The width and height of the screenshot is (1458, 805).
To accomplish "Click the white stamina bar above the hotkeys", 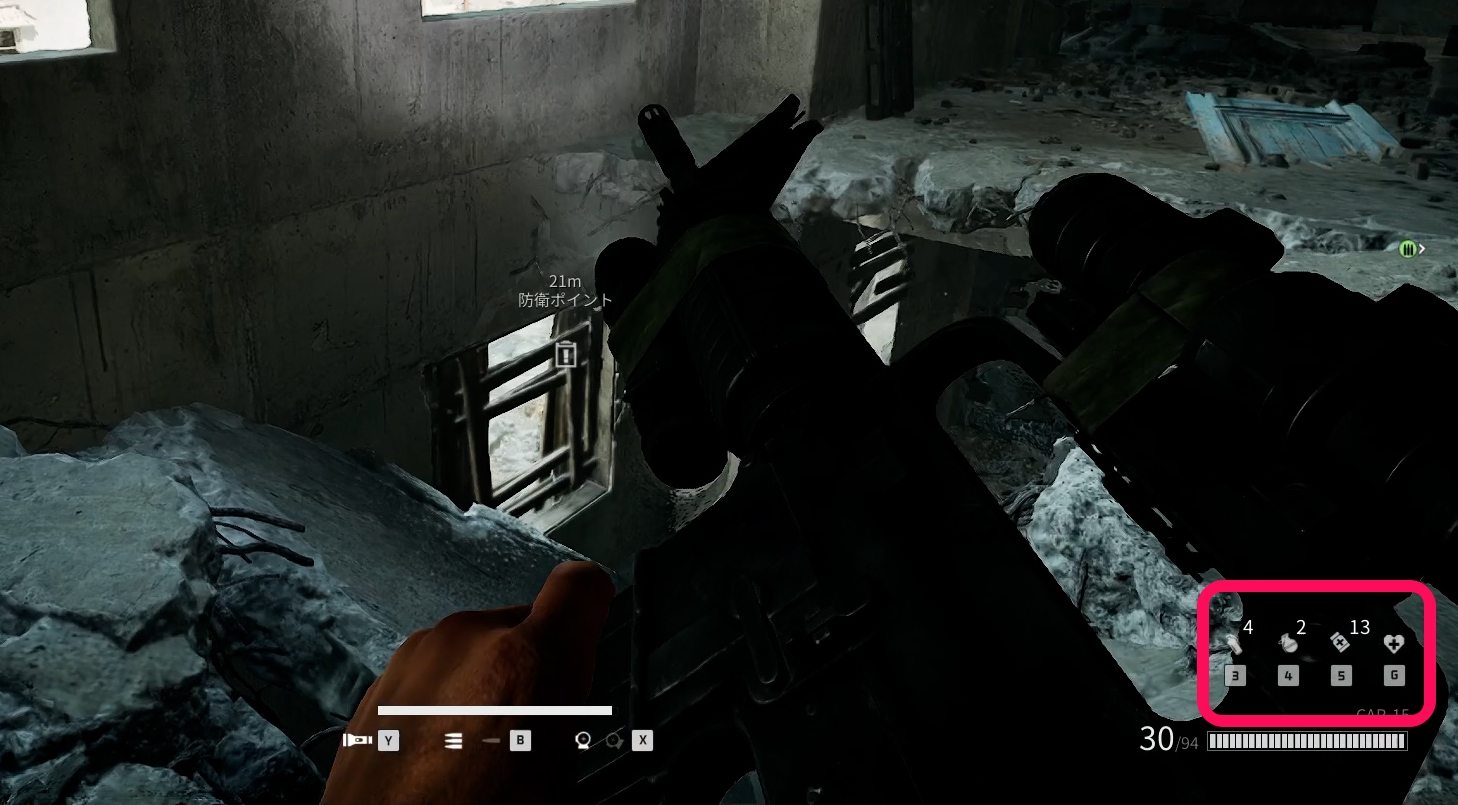I will (495, 710).
